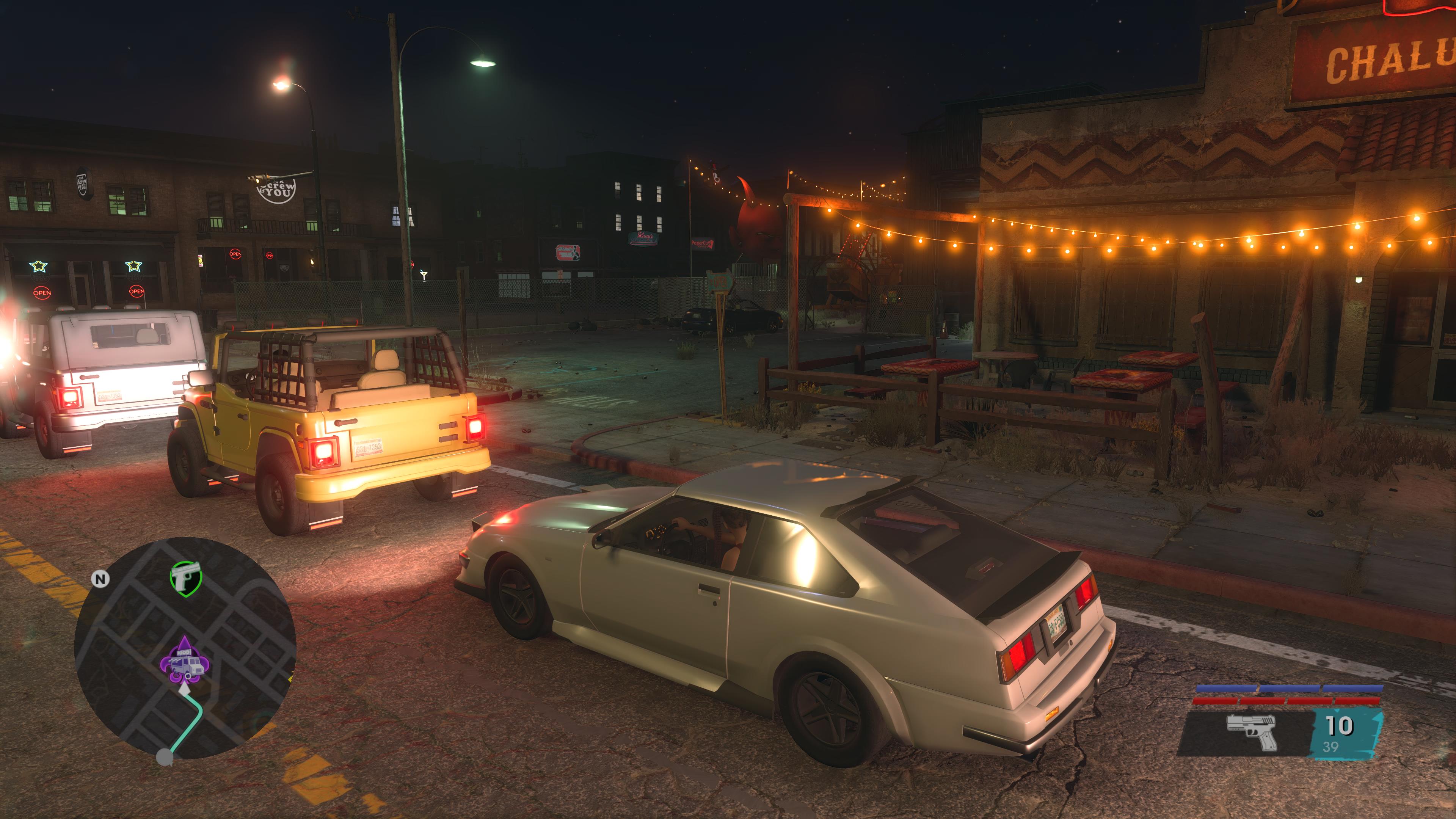Click the north compass indicator
Screen dimensions: 1456x819
coord(100,579)
